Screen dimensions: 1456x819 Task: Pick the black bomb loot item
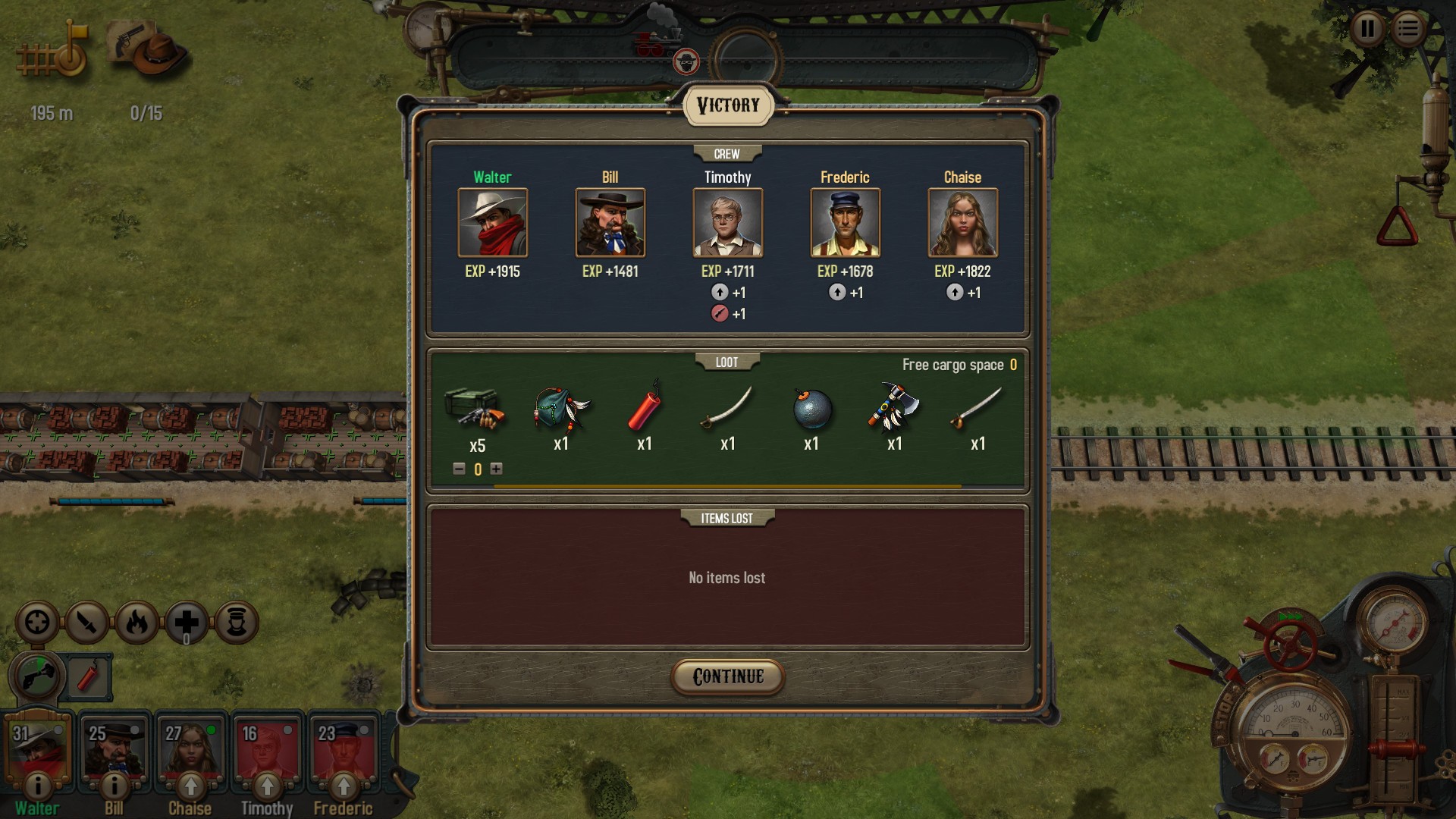(811, 409)
